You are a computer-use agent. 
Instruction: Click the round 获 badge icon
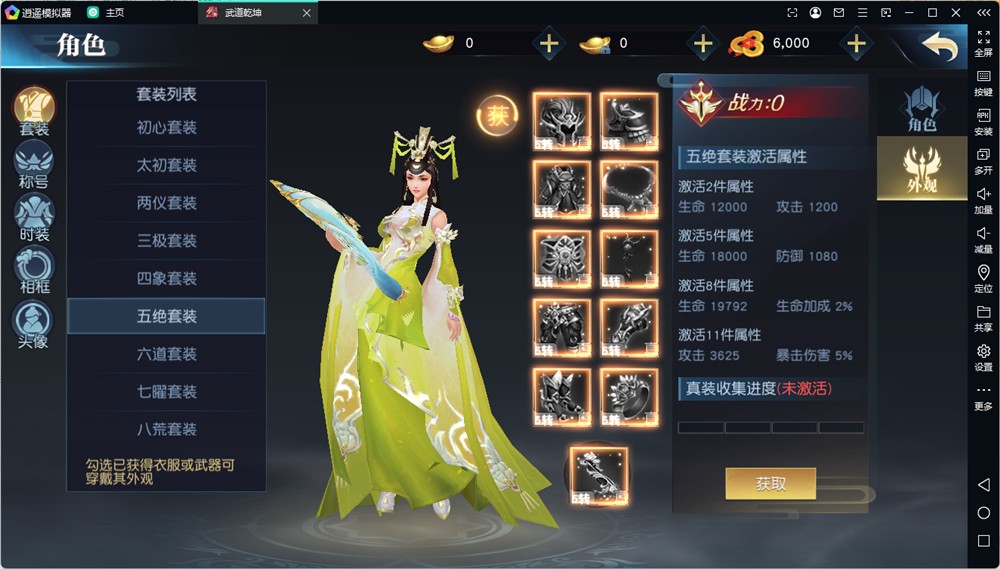tap(496, 115)
